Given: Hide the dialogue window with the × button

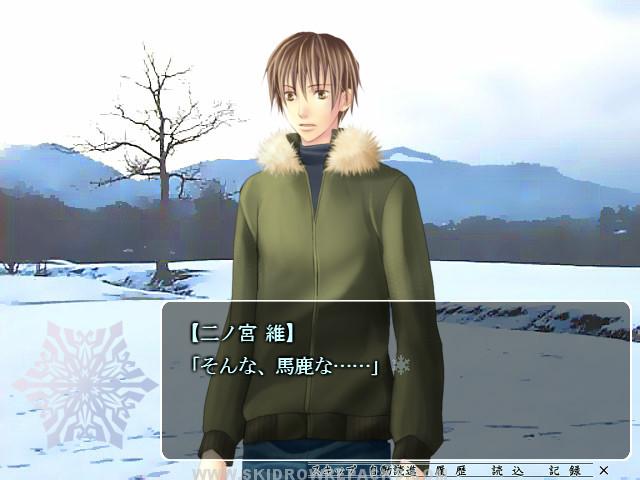Looking at the screenshot, I should pos(603,469).
